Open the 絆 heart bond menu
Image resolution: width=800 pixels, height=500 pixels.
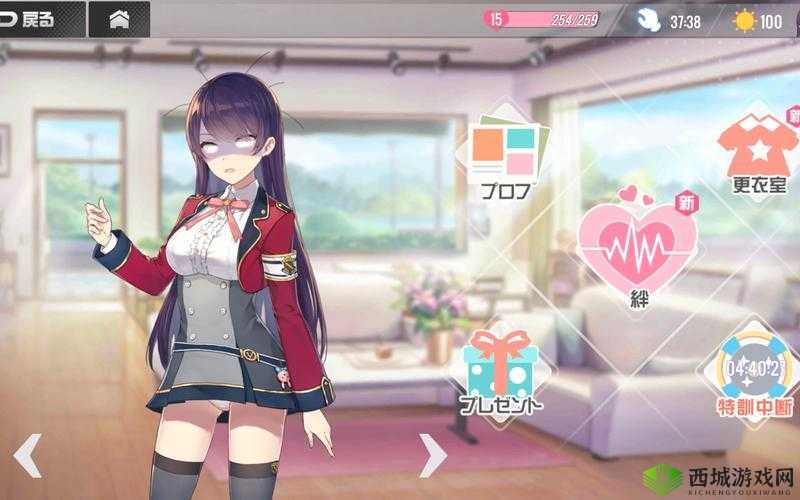[637, 250]
